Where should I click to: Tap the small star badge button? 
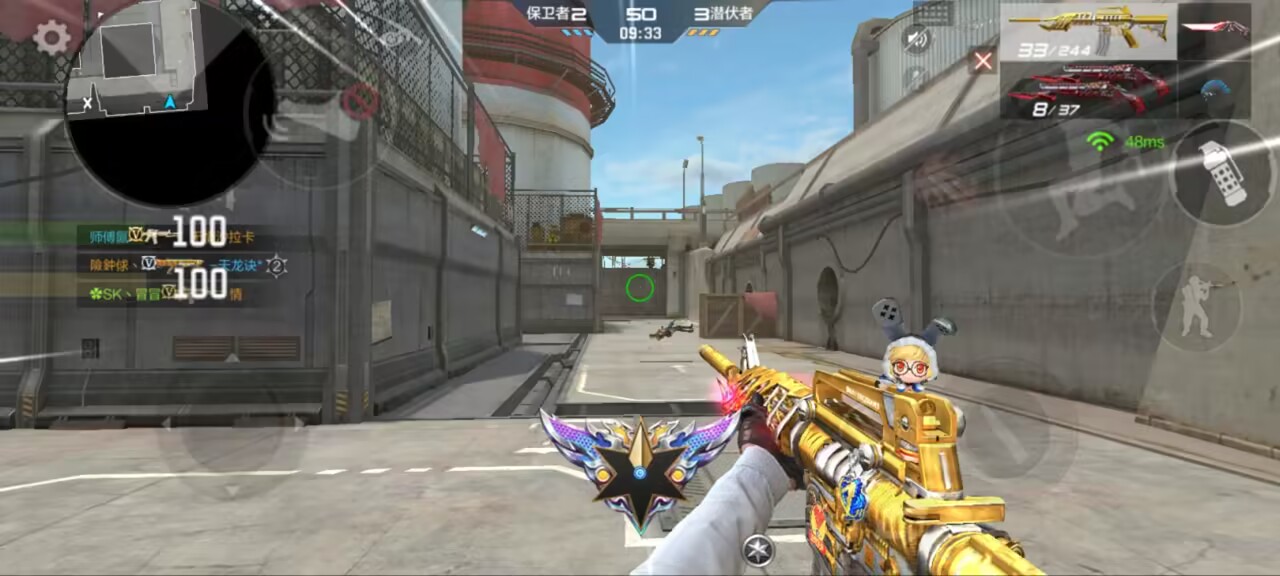pyautogui.click(x=758, y=549)
